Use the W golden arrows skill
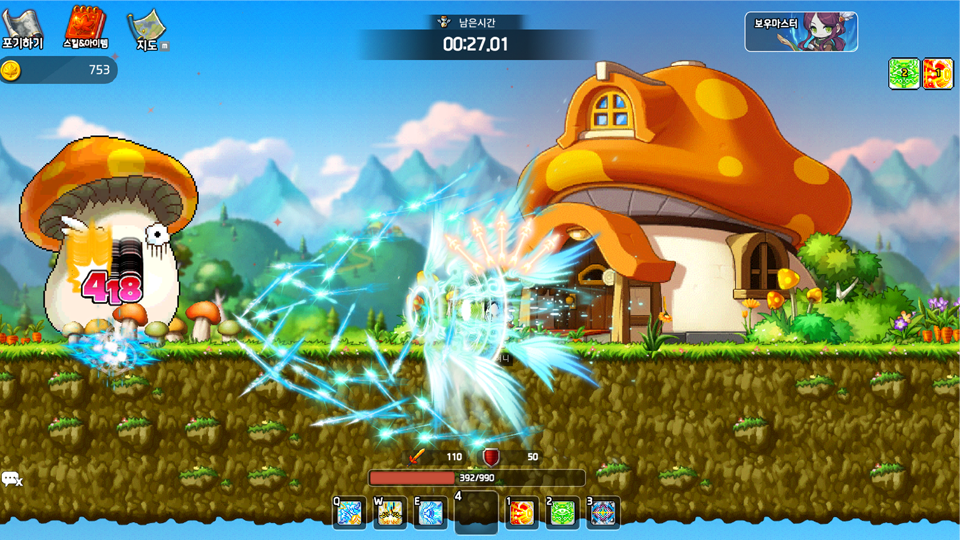The height and width of the screenshot is (540, 960). [390, 513]
